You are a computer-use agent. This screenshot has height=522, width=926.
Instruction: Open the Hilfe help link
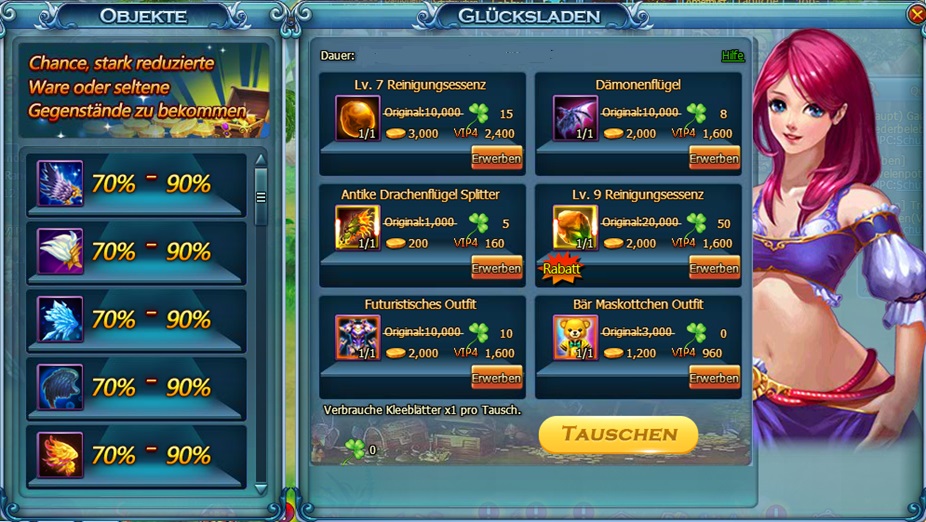tap(732, 56)
